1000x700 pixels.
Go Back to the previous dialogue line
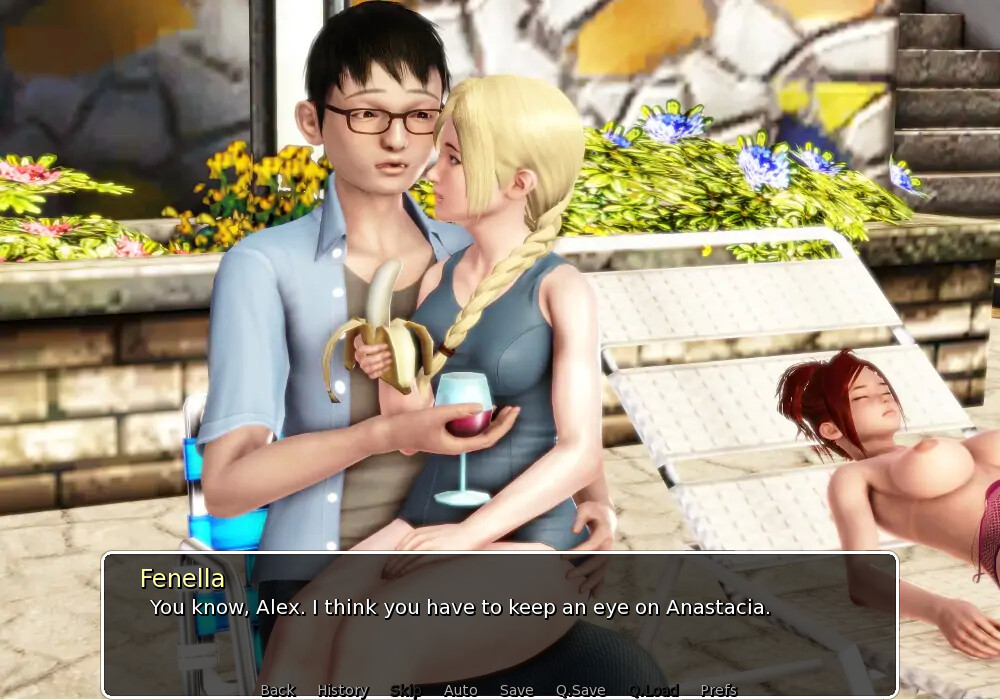[278, 690]
